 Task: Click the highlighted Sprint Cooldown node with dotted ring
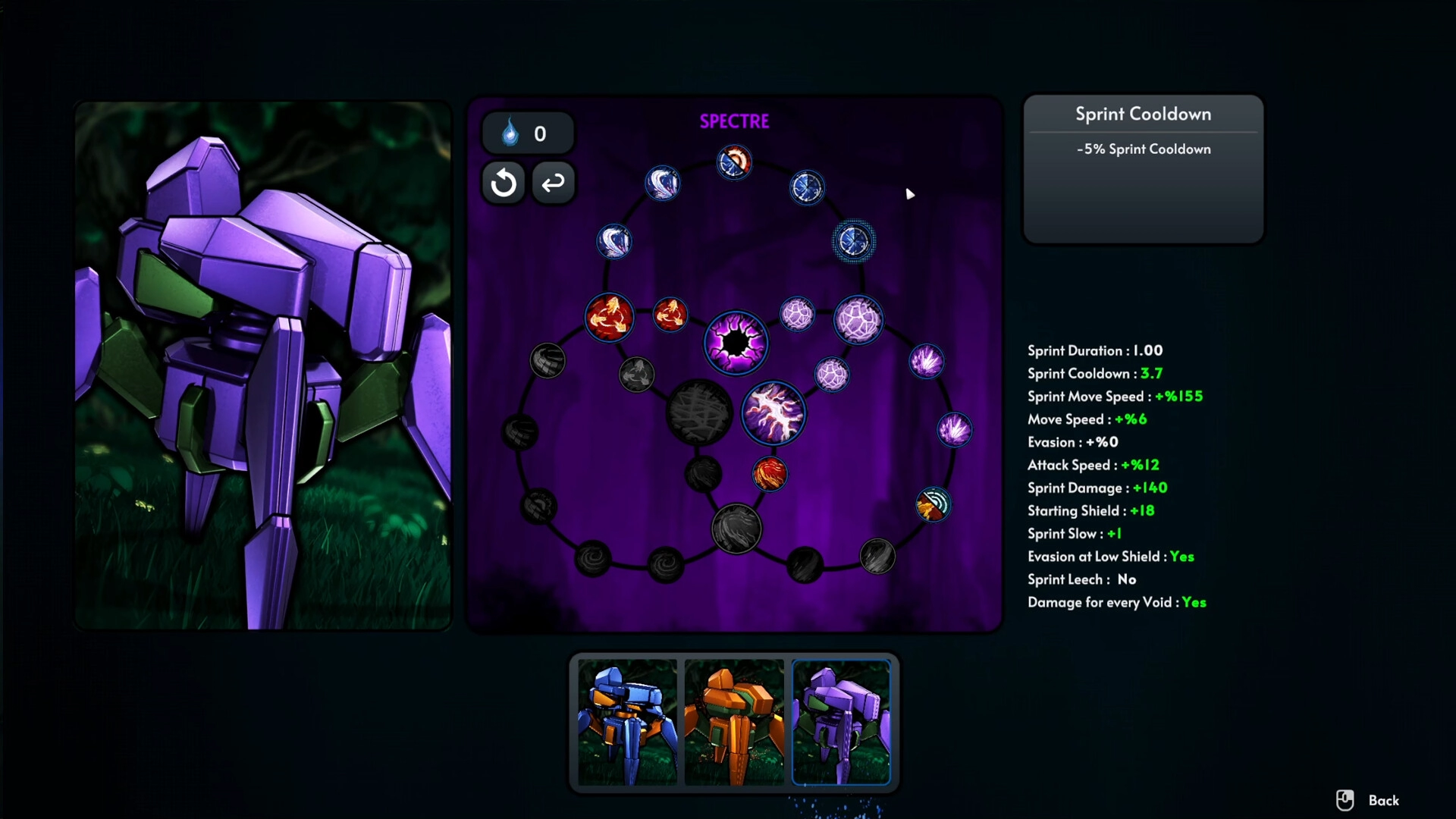tap(854, 242)
